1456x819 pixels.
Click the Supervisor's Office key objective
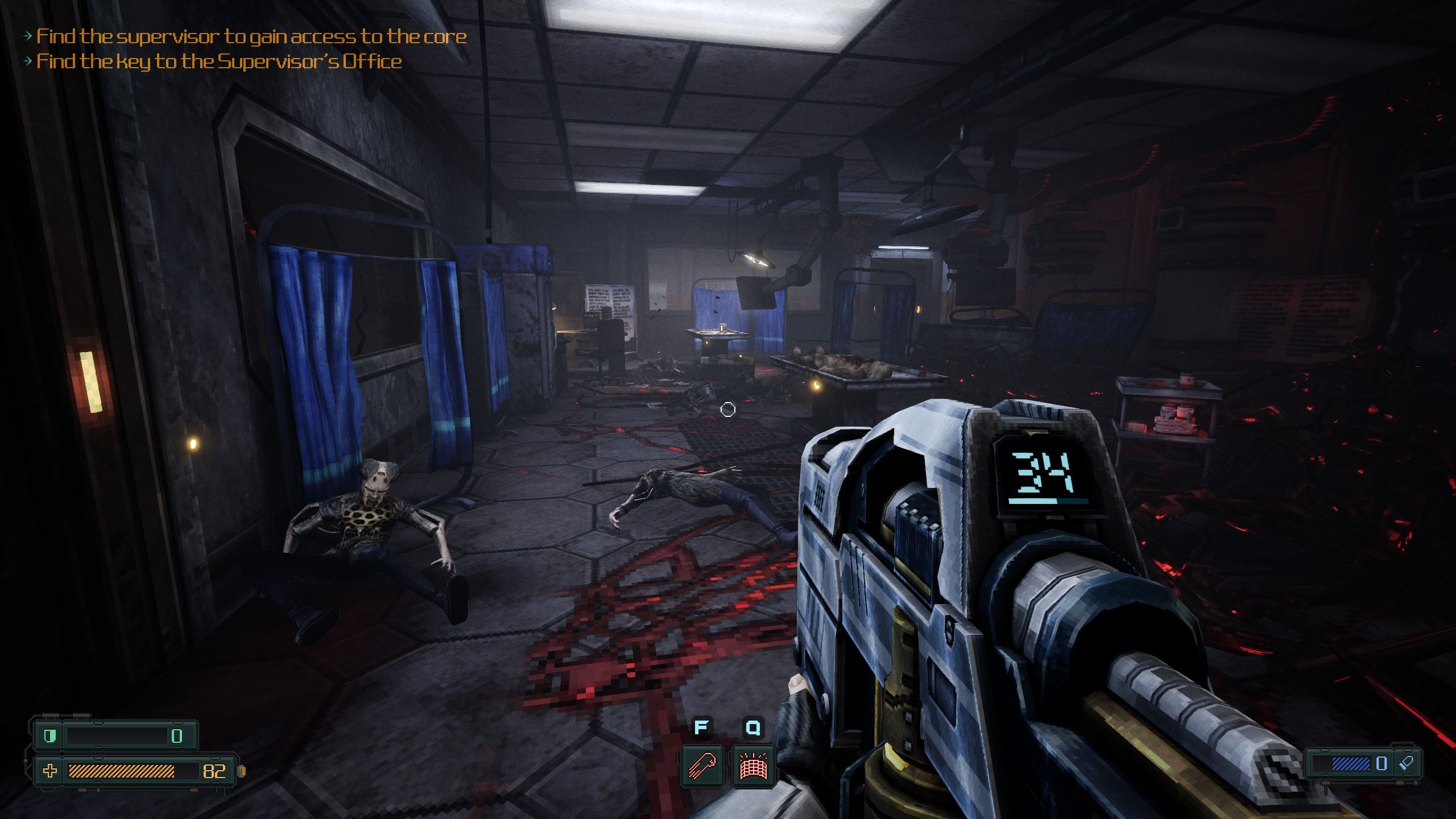click(219, 61)
